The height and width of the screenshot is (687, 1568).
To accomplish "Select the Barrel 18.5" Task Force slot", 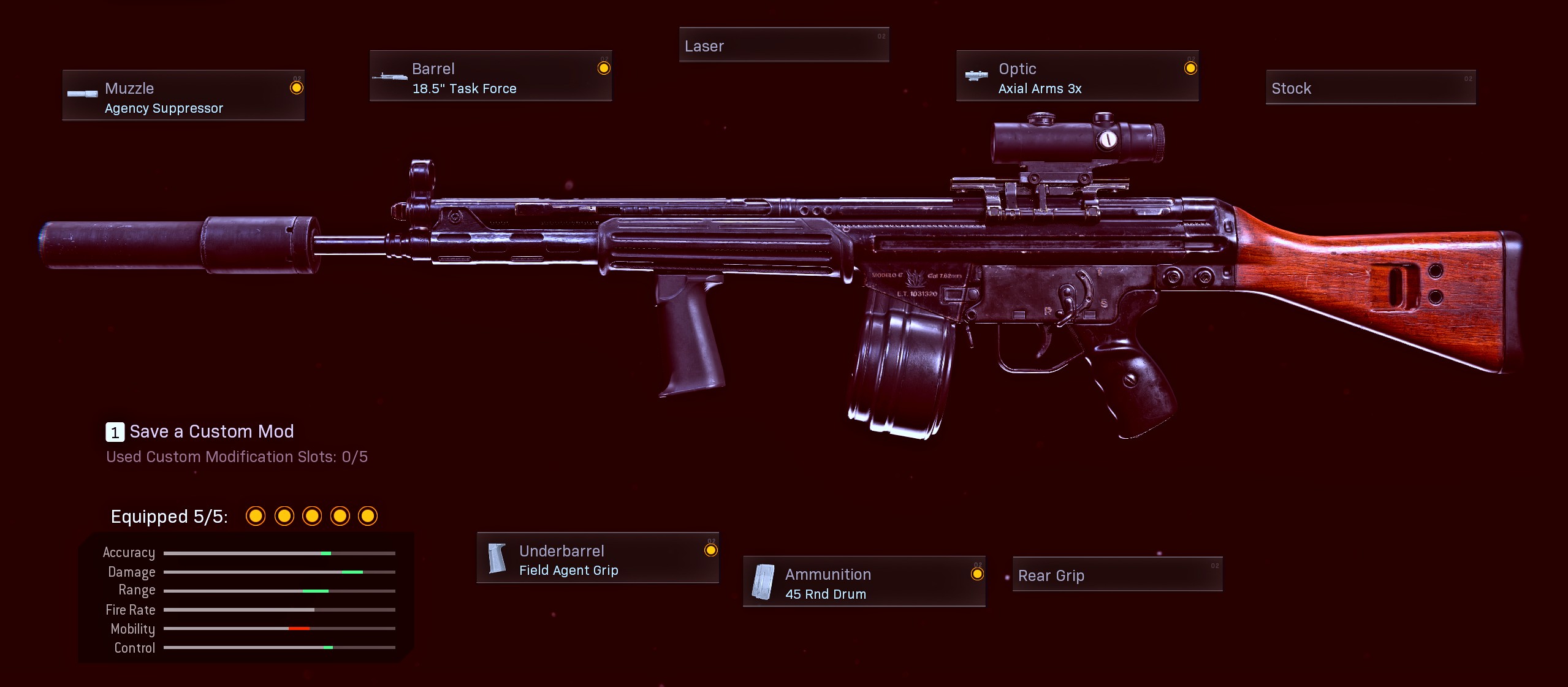I will point(490,76).
